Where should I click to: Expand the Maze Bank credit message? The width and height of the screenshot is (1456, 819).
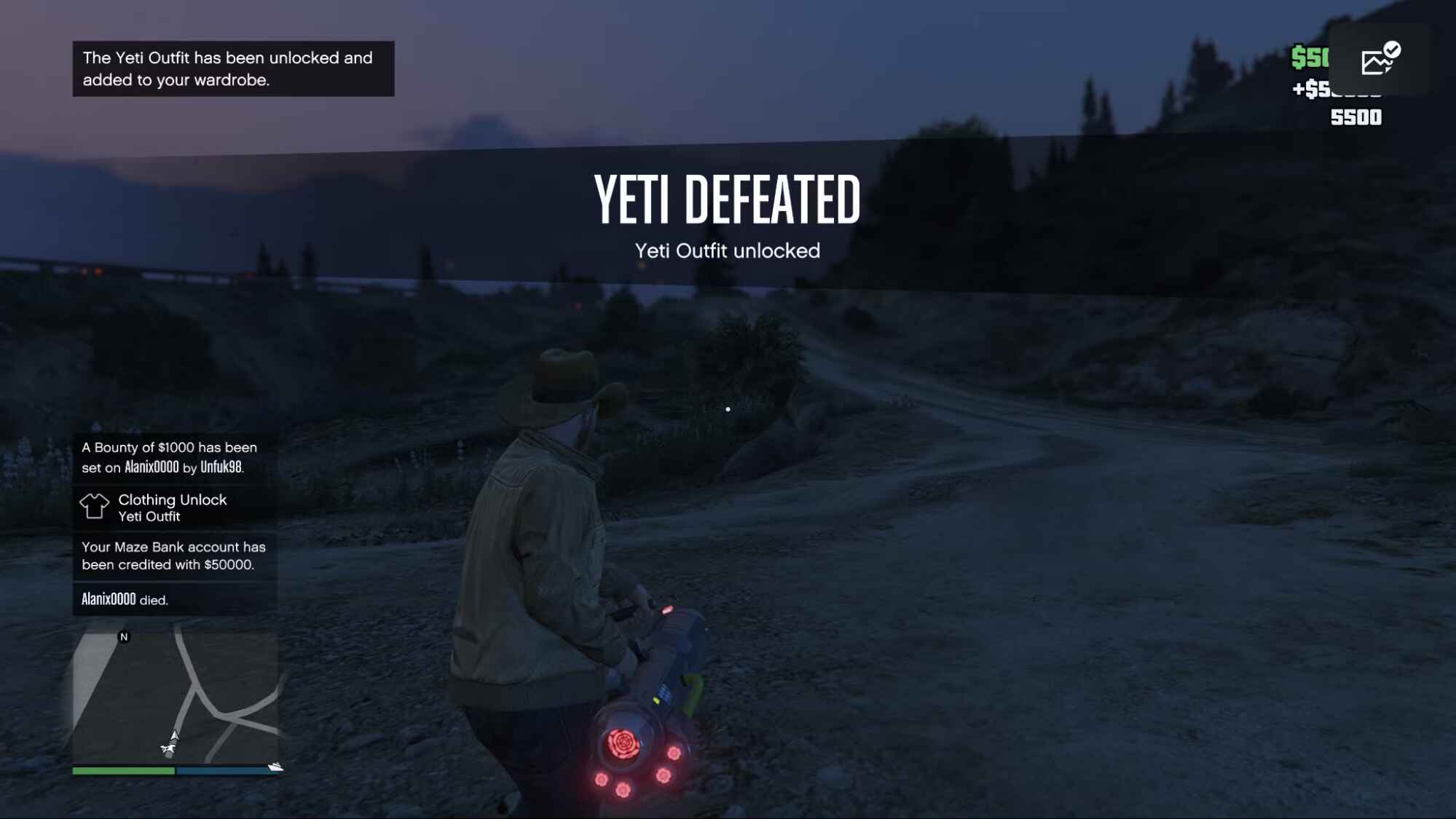click(x=175, y=555)
